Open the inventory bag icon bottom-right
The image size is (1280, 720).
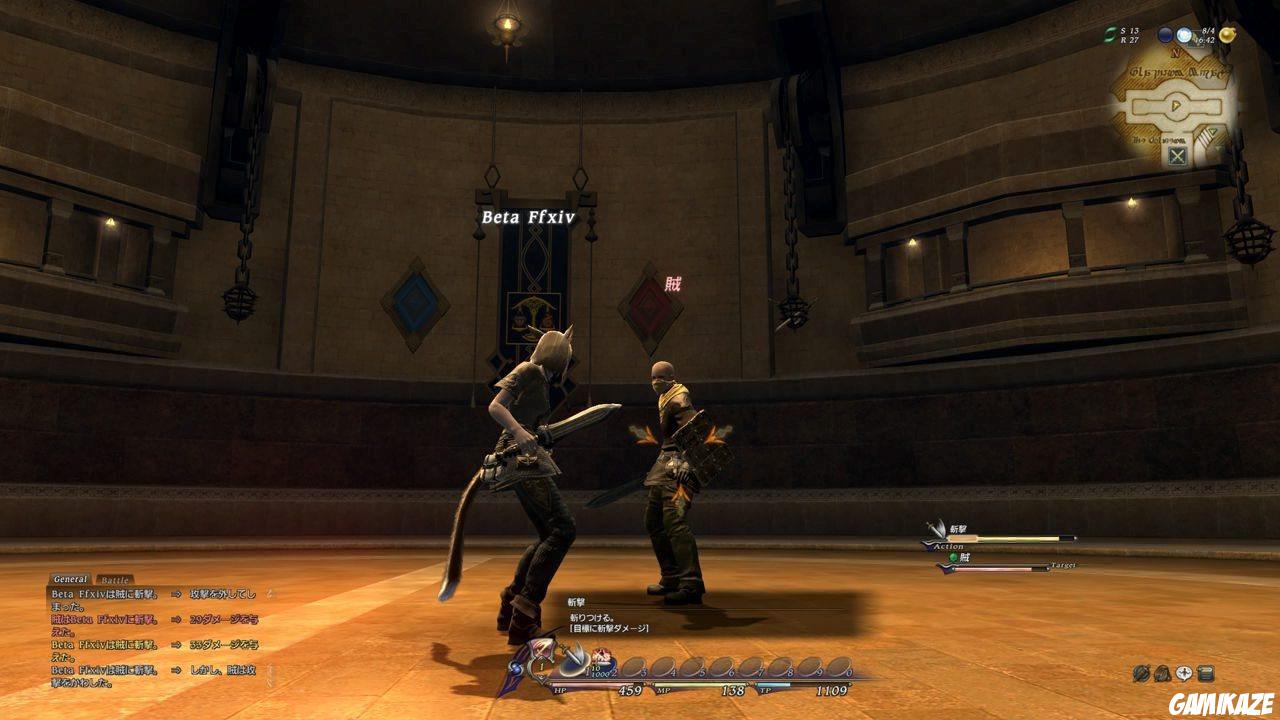1162,672
